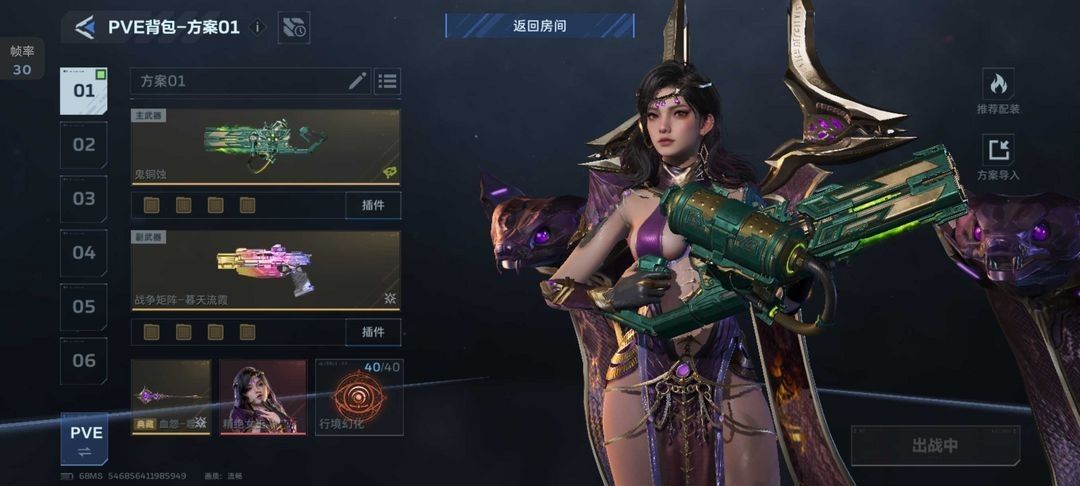Viewport: 1080px width, 486px height.
Task: Choose the character portrait slot
Action: (x=263, y=397)
